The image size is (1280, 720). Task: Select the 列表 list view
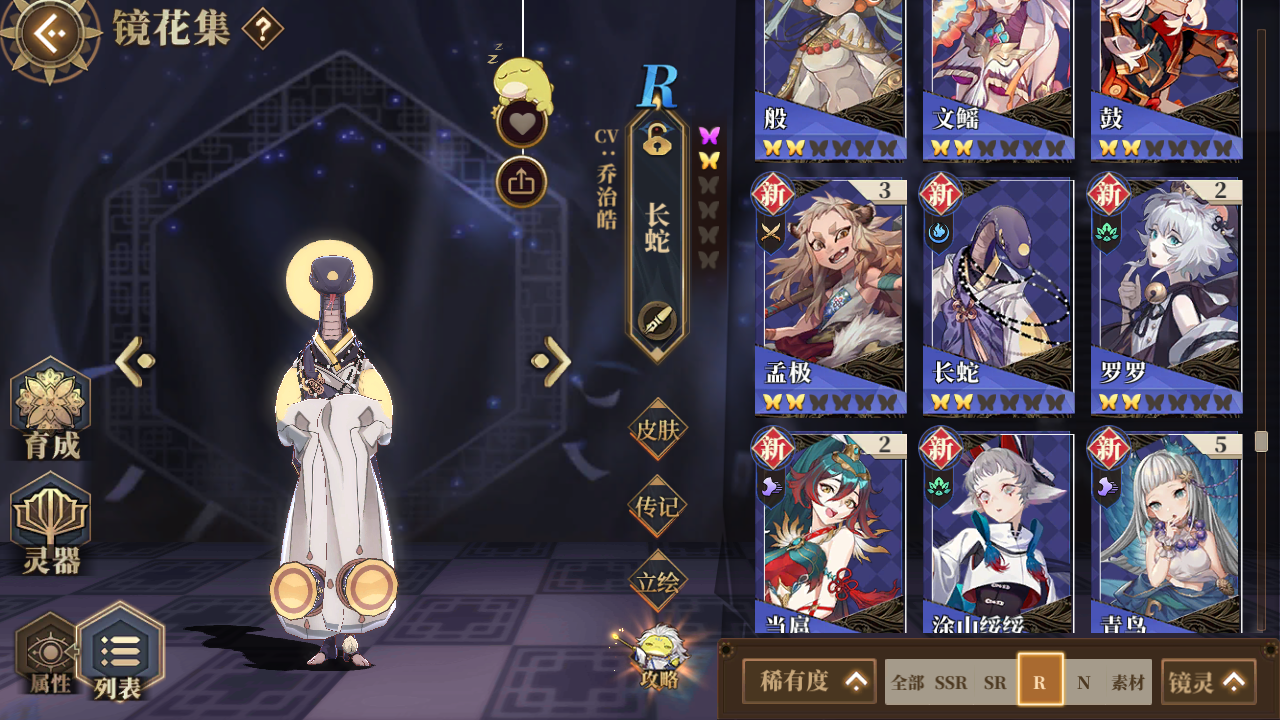(x=119, y=653)
